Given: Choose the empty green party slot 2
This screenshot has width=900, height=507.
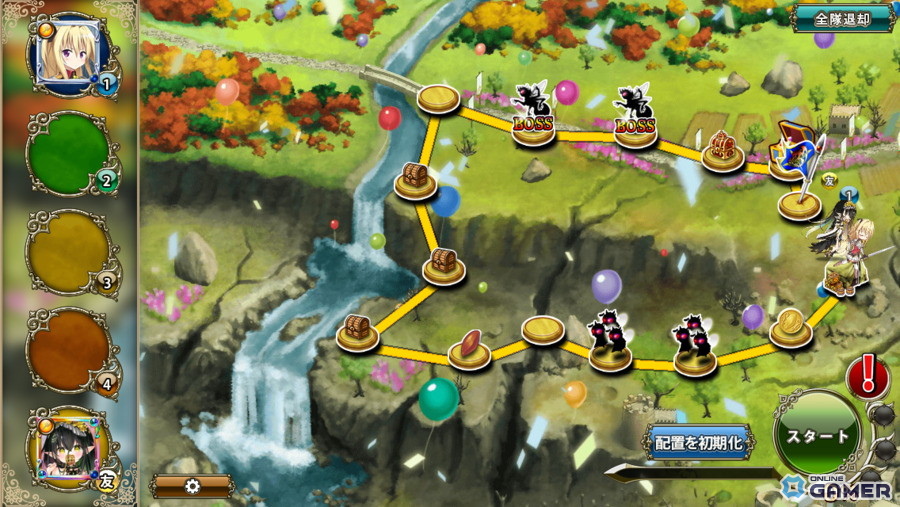Looking at the screenshot, I should [70, 152].
